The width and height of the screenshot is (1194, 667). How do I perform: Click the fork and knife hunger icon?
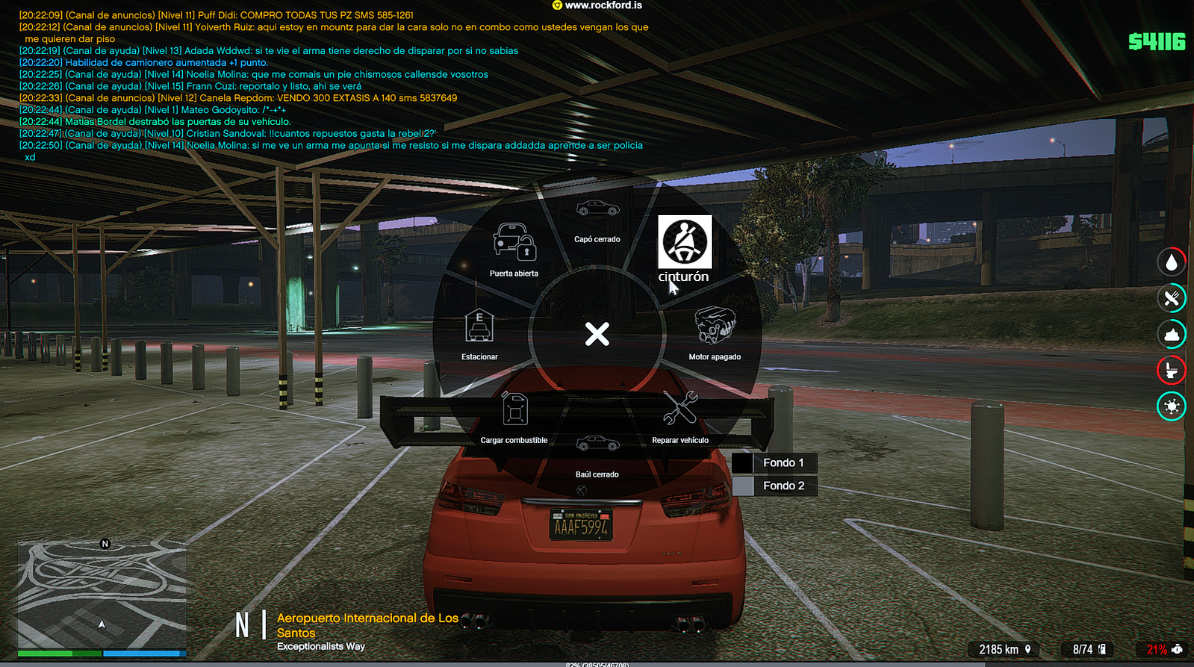coord(1171,298)
